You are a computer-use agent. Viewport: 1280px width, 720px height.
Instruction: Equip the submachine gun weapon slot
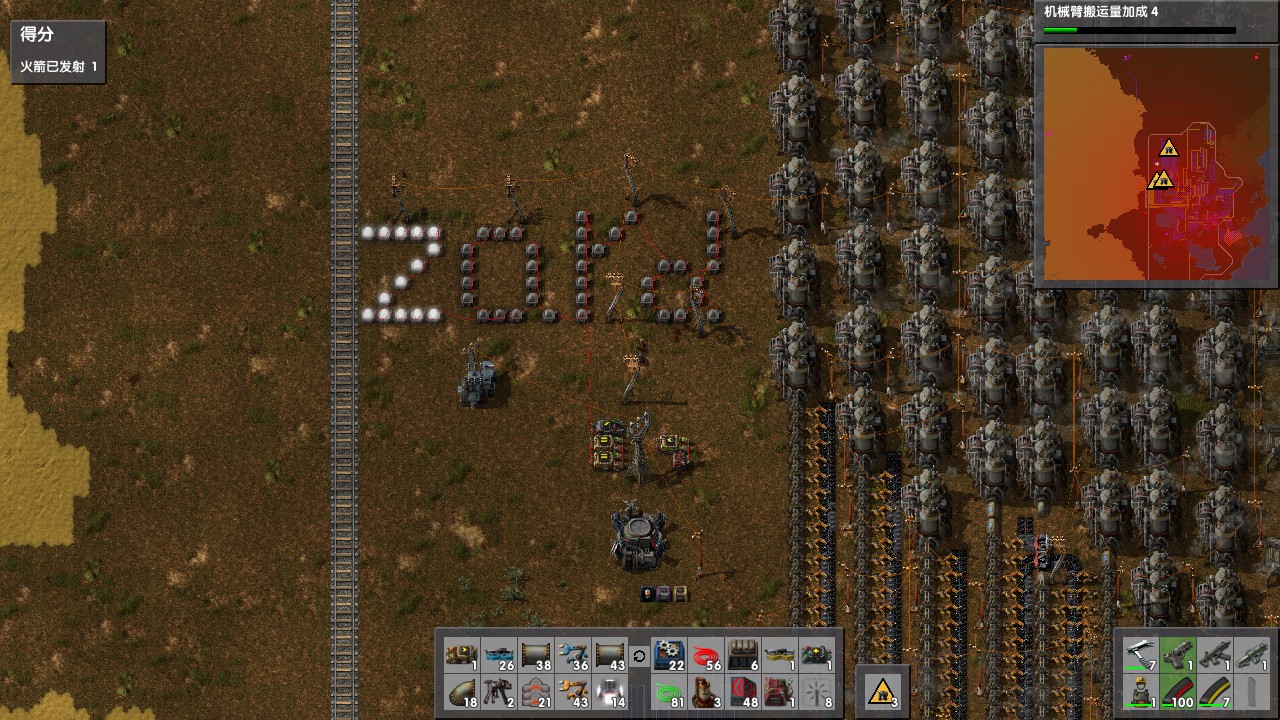coord(1215,655)
